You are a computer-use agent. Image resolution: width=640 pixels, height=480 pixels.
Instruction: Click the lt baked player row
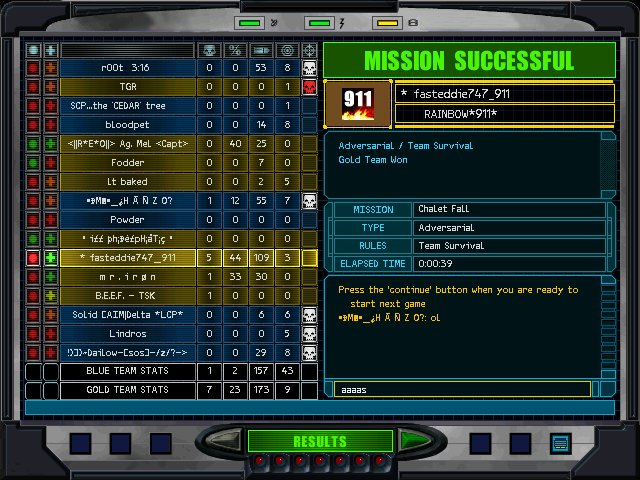coord(127,182)
